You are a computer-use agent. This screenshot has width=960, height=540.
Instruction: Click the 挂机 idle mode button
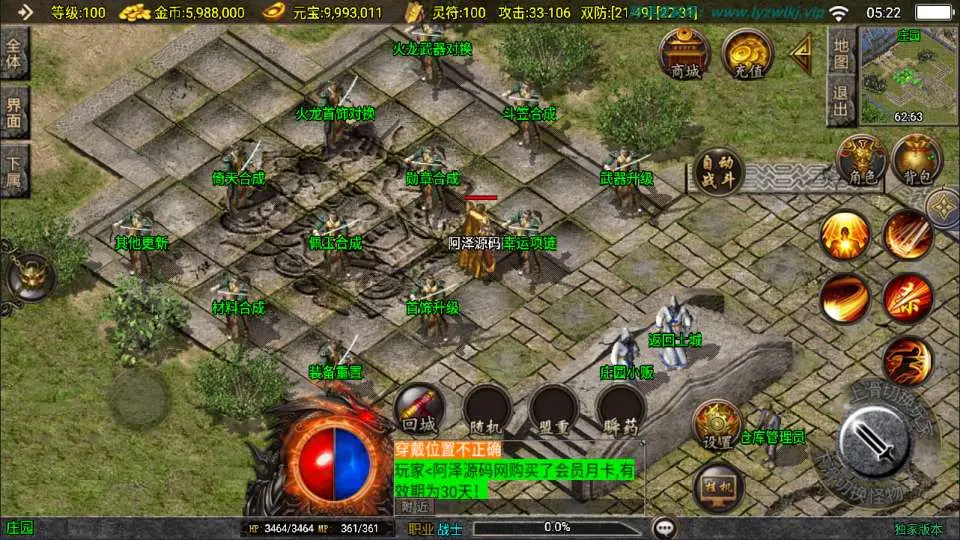click(x=717, y=485)
